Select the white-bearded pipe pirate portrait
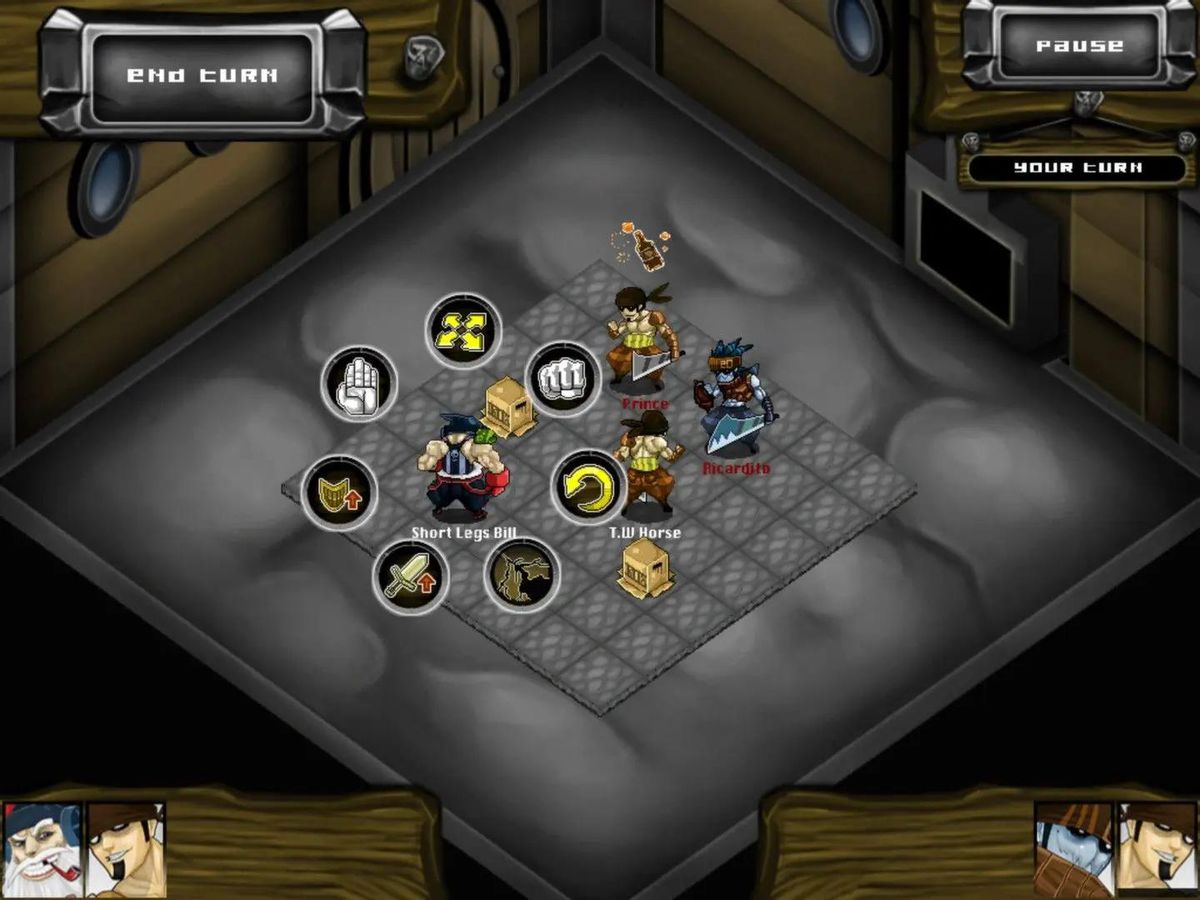1200x900 pixels. pos(43,849)
